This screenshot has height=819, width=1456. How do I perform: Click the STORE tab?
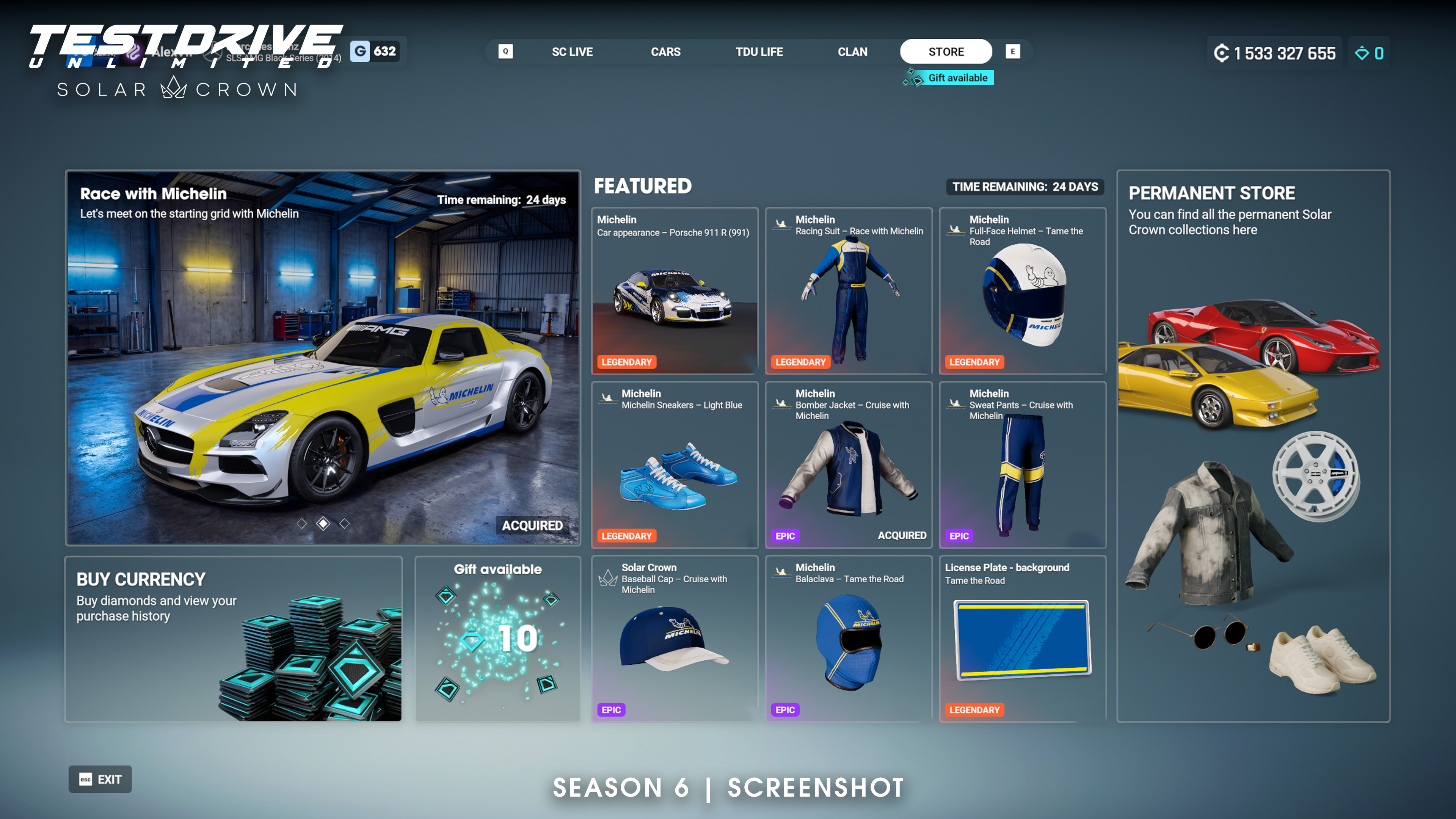point(946,52)
